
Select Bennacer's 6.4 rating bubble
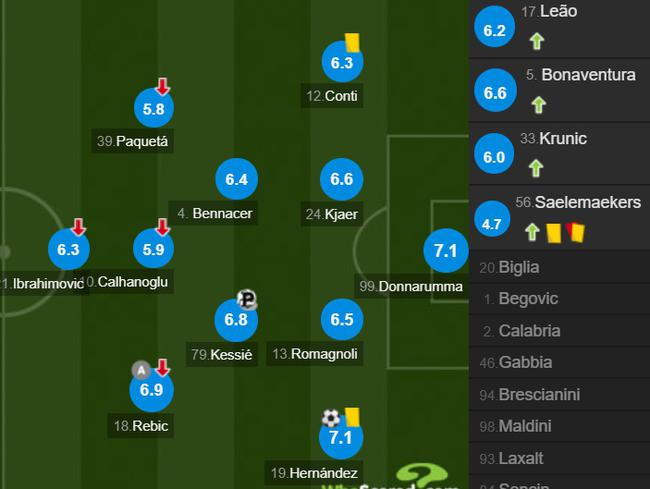(x=236, y=179)
